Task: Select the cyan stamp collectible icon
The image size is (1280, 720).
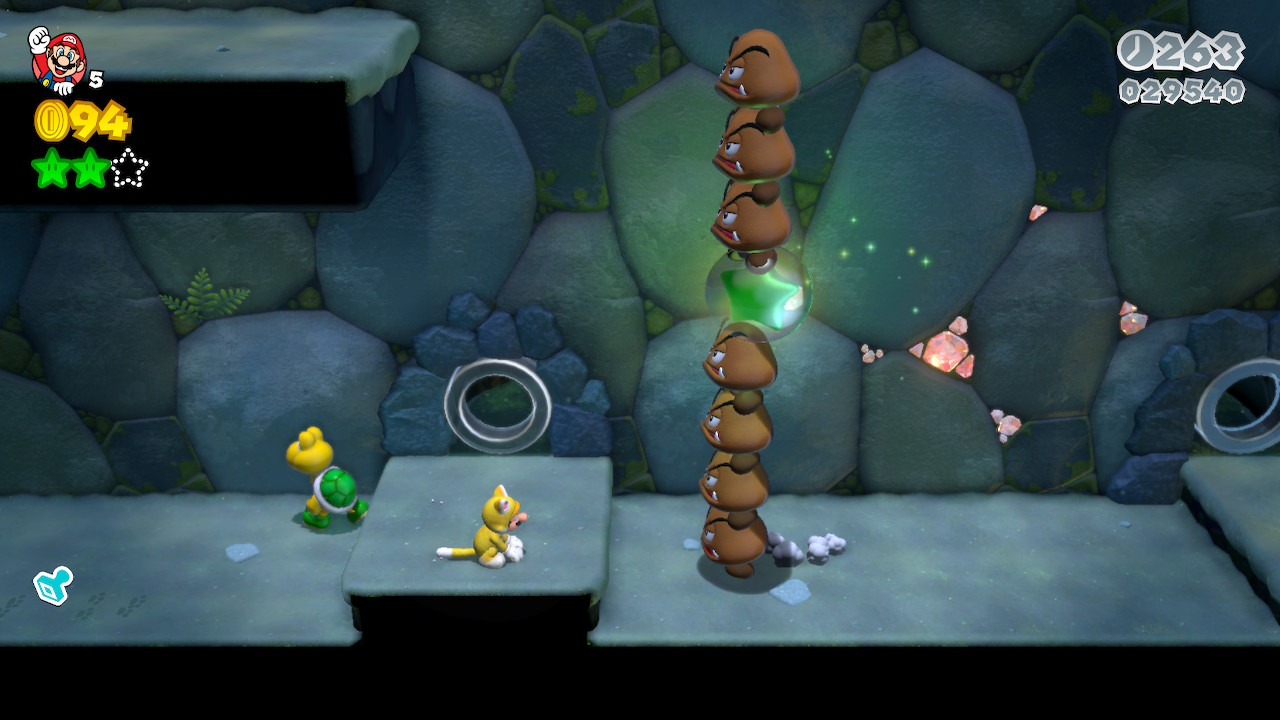Action: pos(52,585)
